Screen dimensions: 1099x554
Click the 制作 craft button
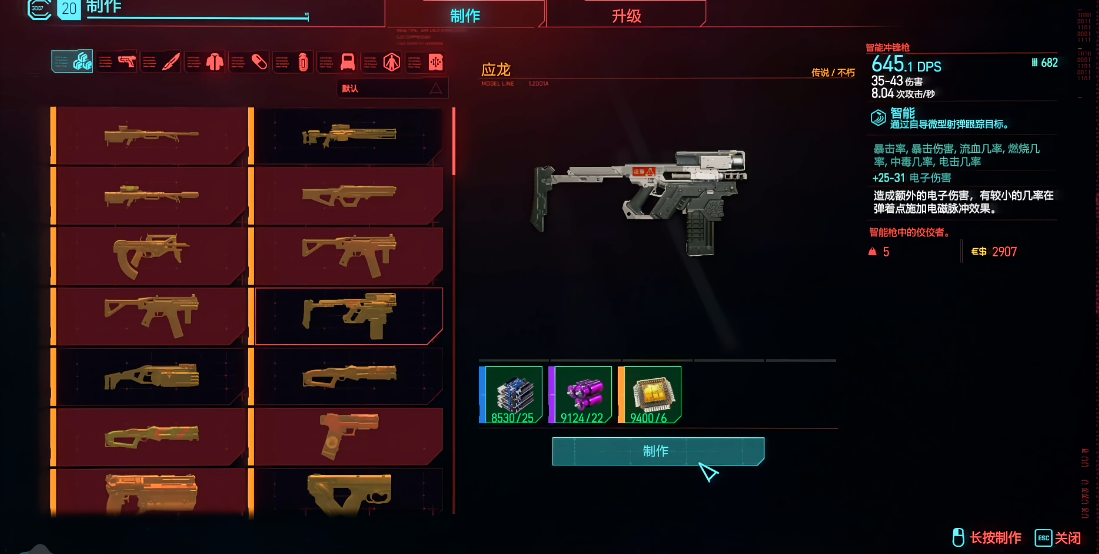[658, 451]
